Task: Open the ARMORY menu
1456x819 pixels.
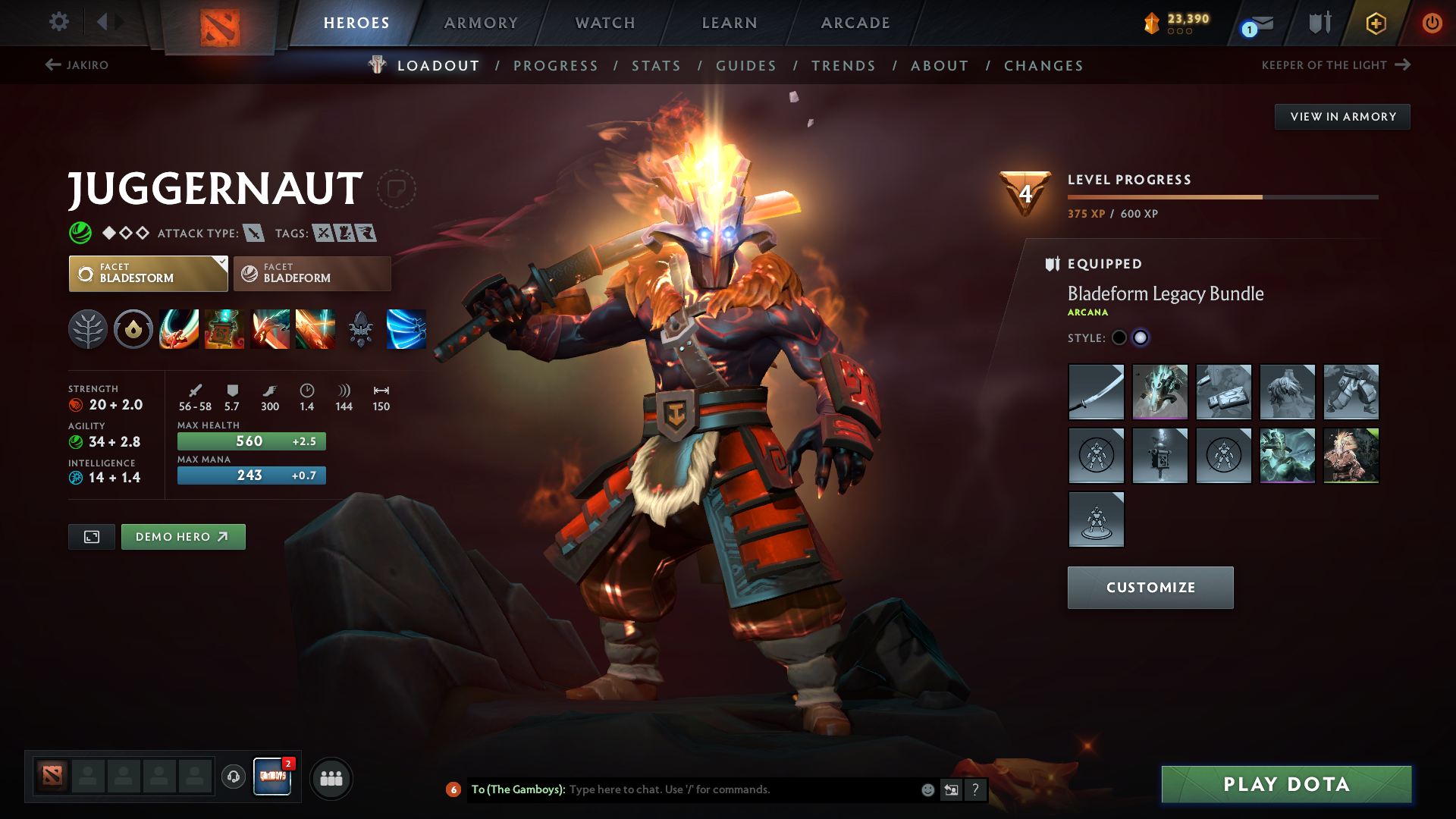Action: (x=481, y=23)
